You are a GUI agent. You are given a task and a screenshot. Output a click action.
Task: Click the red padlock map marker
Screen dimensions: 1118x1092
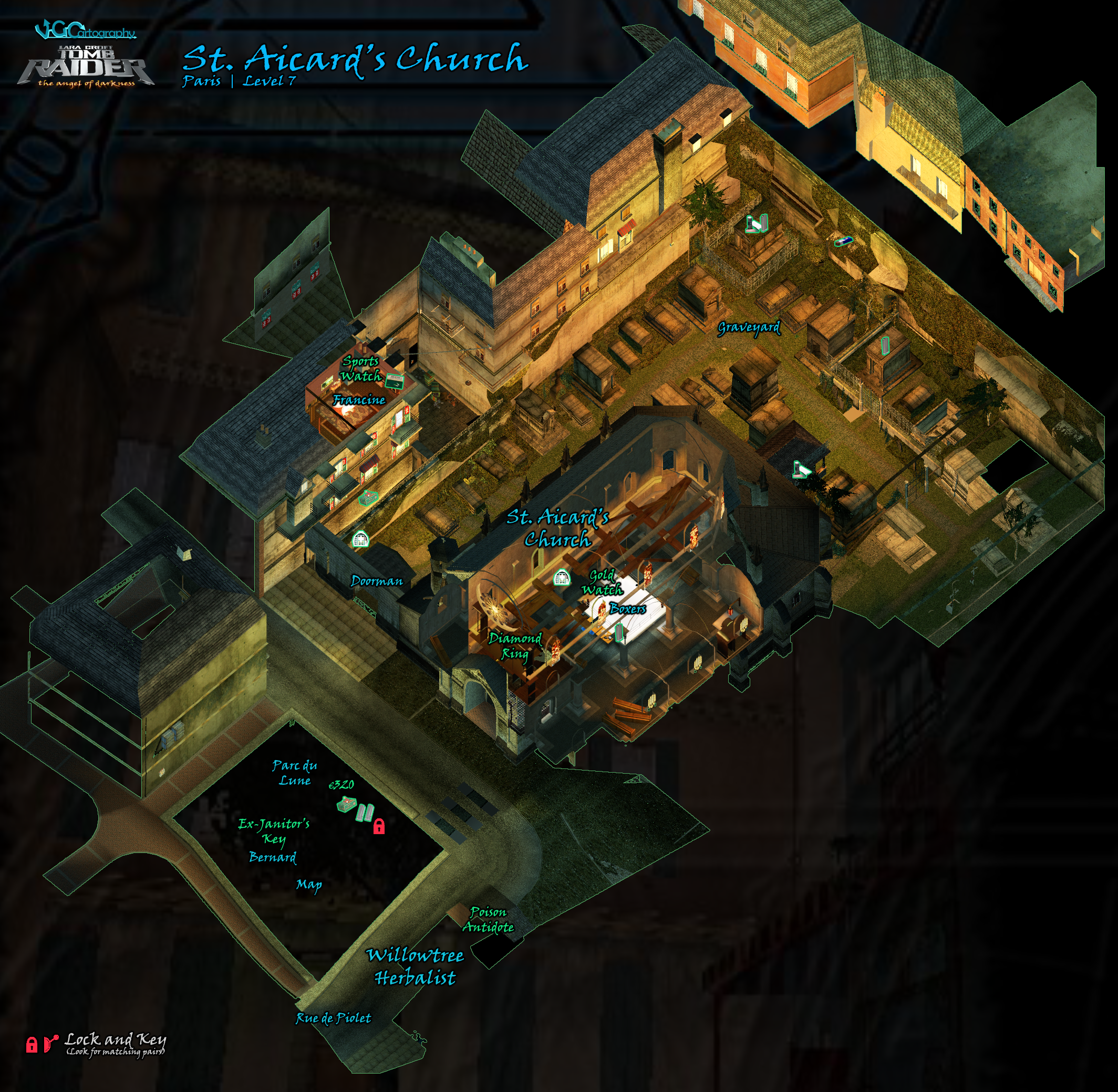pos(379,826)
